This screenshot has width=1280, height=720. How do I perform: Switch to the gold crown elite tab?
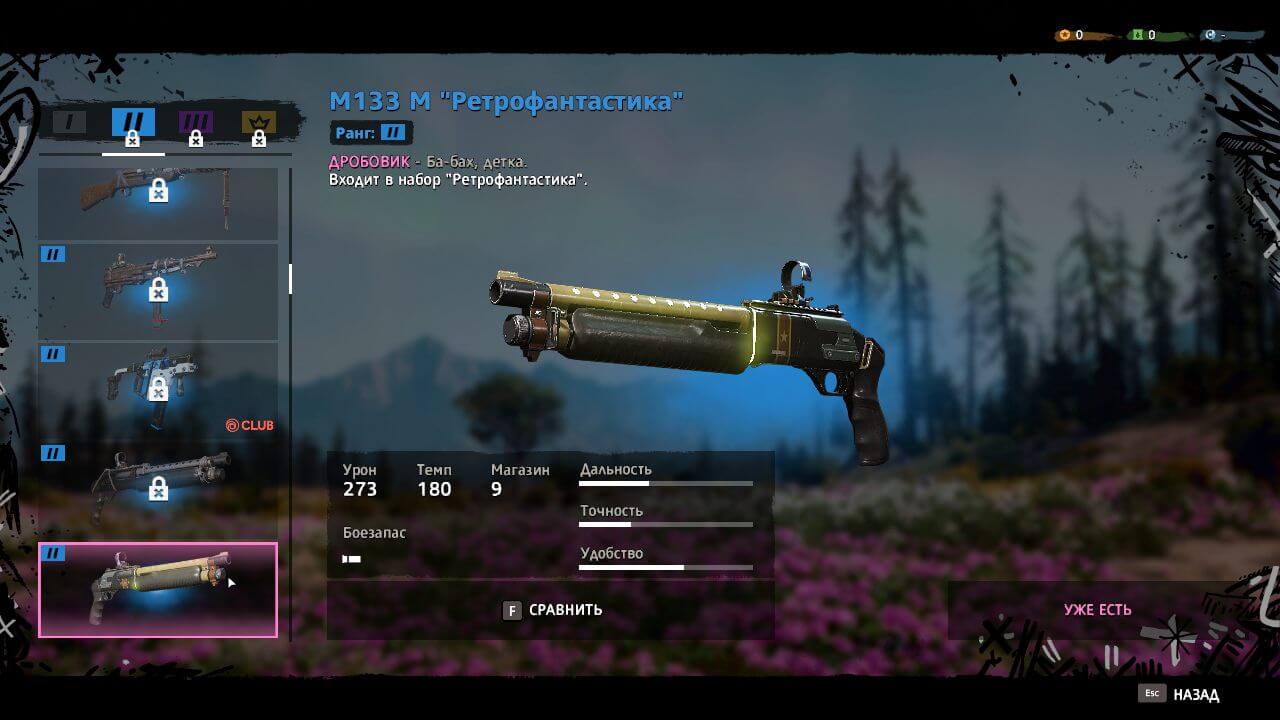(258, 124)
